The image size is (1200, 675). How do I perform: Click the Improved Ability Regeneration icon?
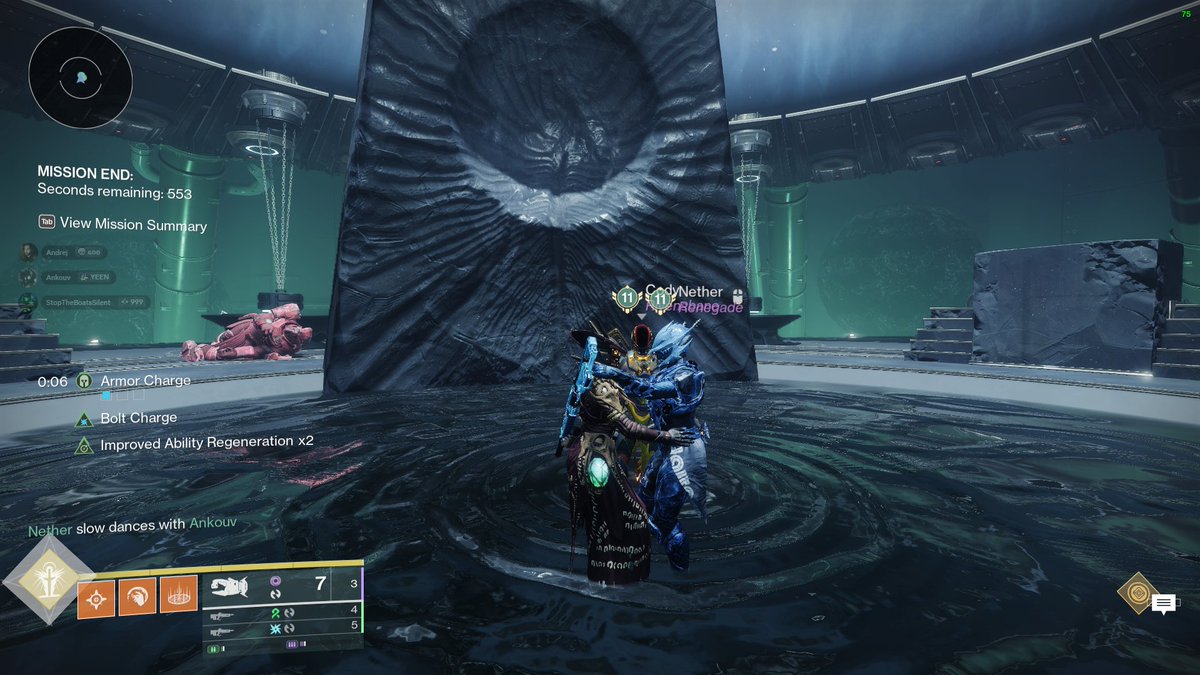coord(85,444)
